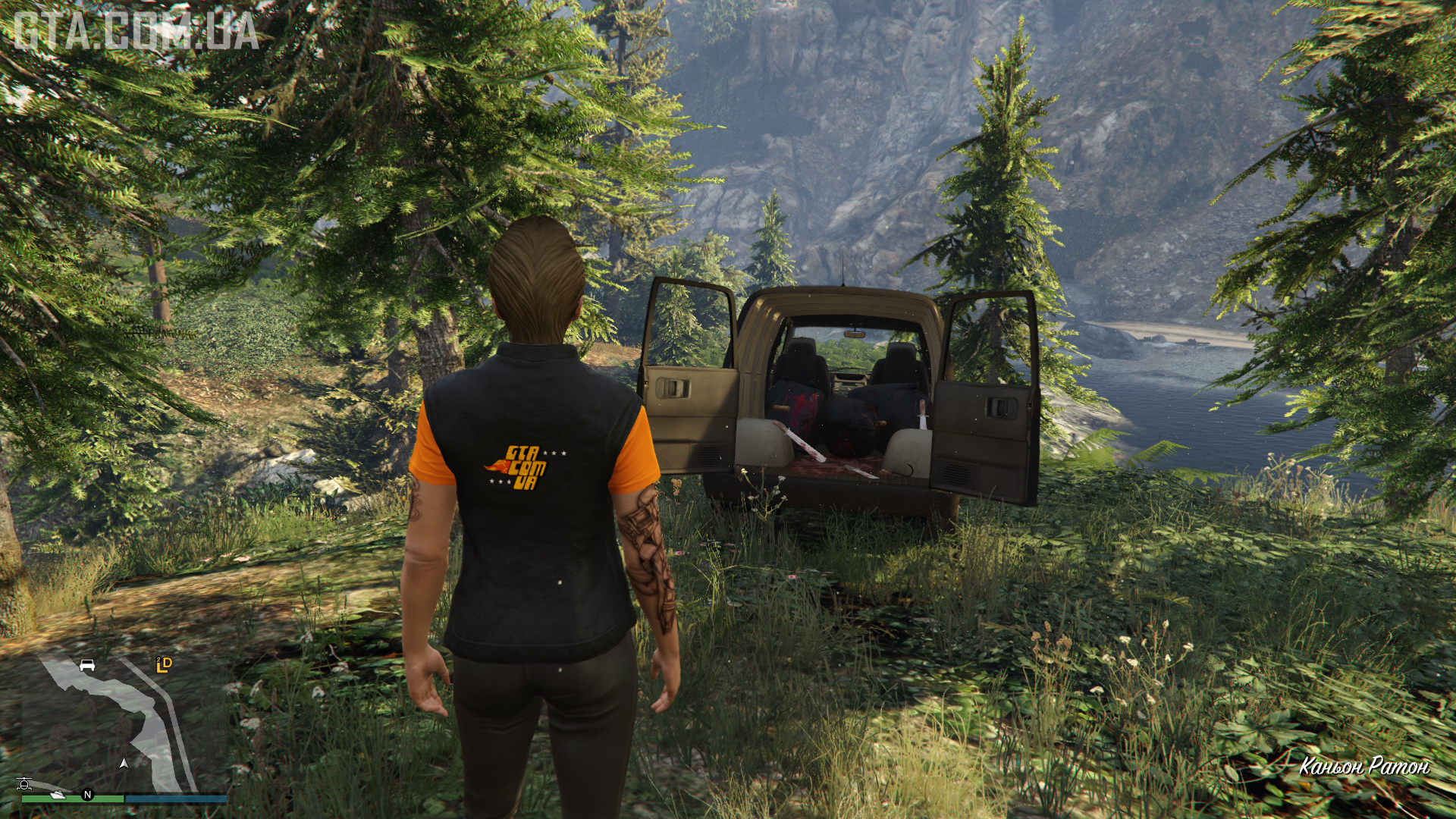The image size is (1456, 819).
Task: Click the north N compass marker
Action: point(87,795)
